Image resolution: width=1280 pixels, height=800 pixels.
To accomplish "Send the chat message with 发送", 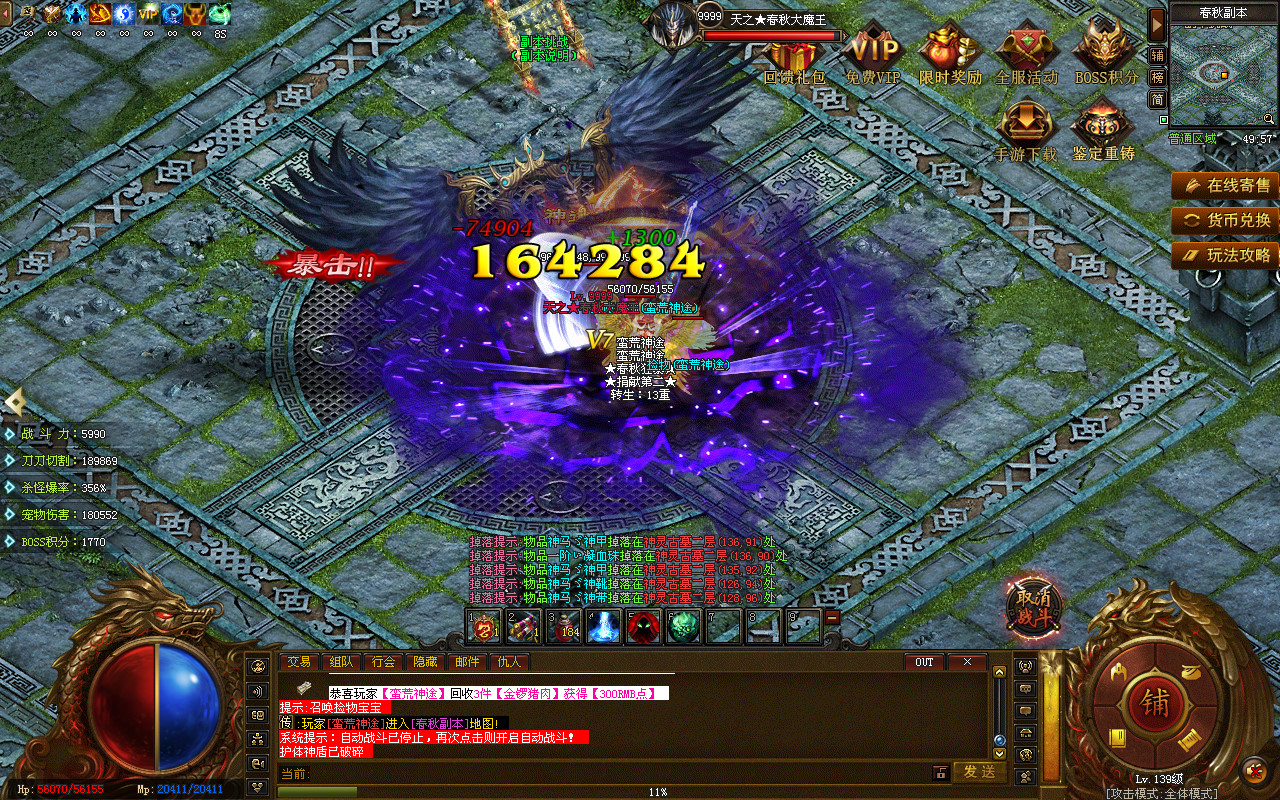I will tap(979, 772).
